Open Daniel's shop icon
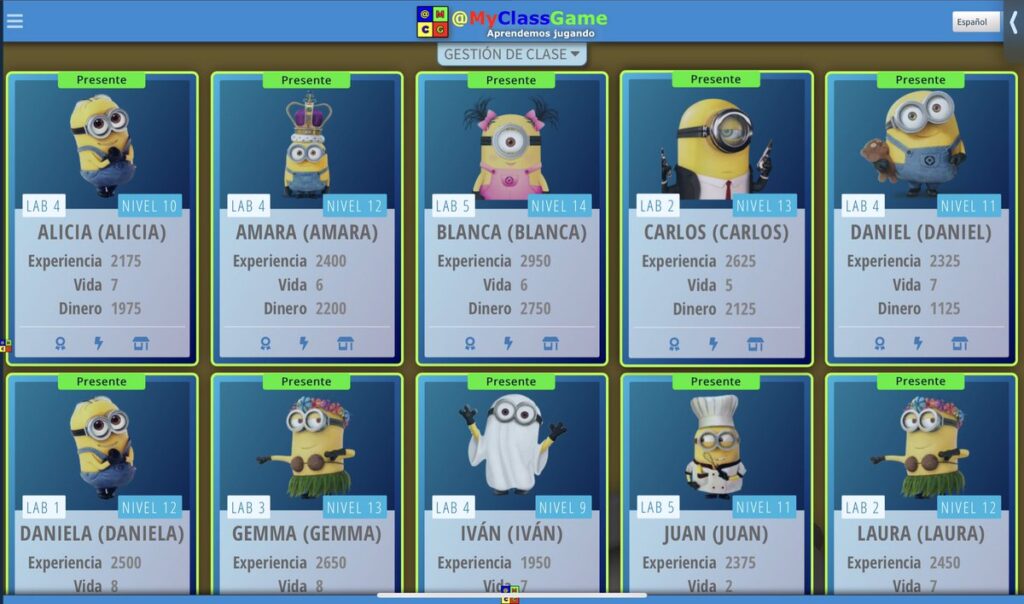Screen dimensions: 1024x604 [x=959, y=343]
